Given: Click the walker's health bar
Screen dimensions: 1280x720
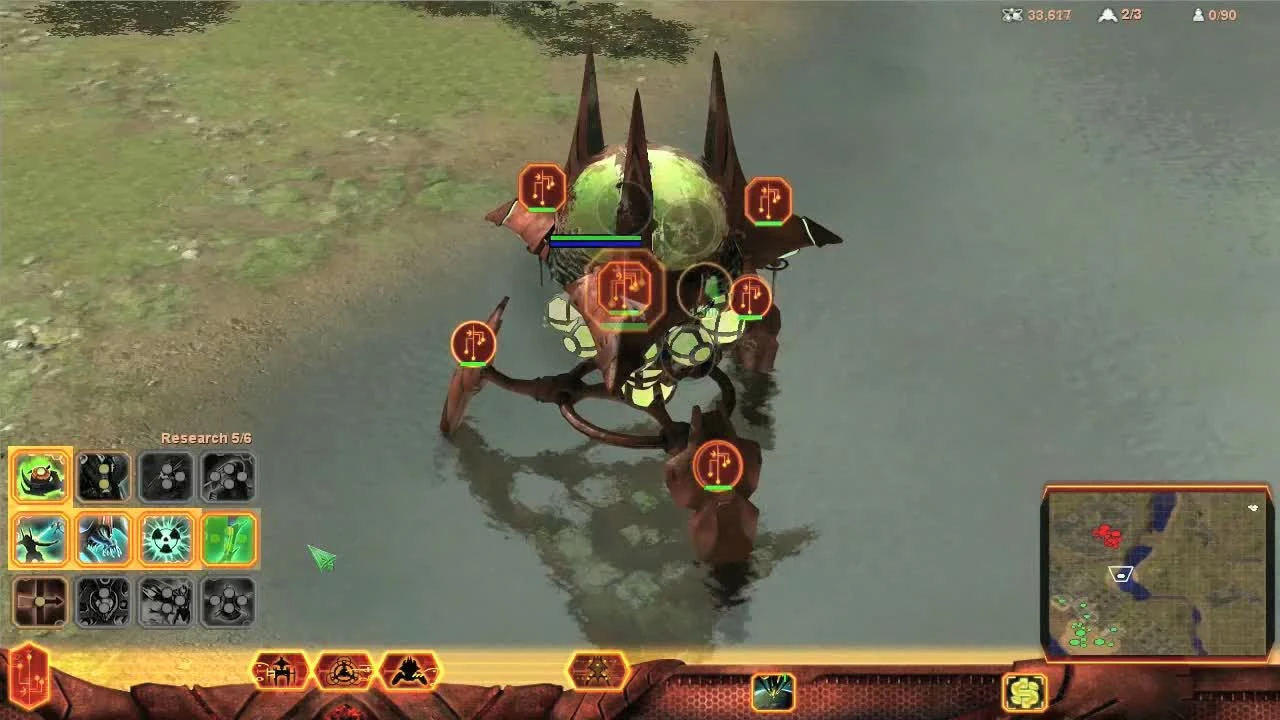Looking at the screenshot, I should click(x=595, y=240).
